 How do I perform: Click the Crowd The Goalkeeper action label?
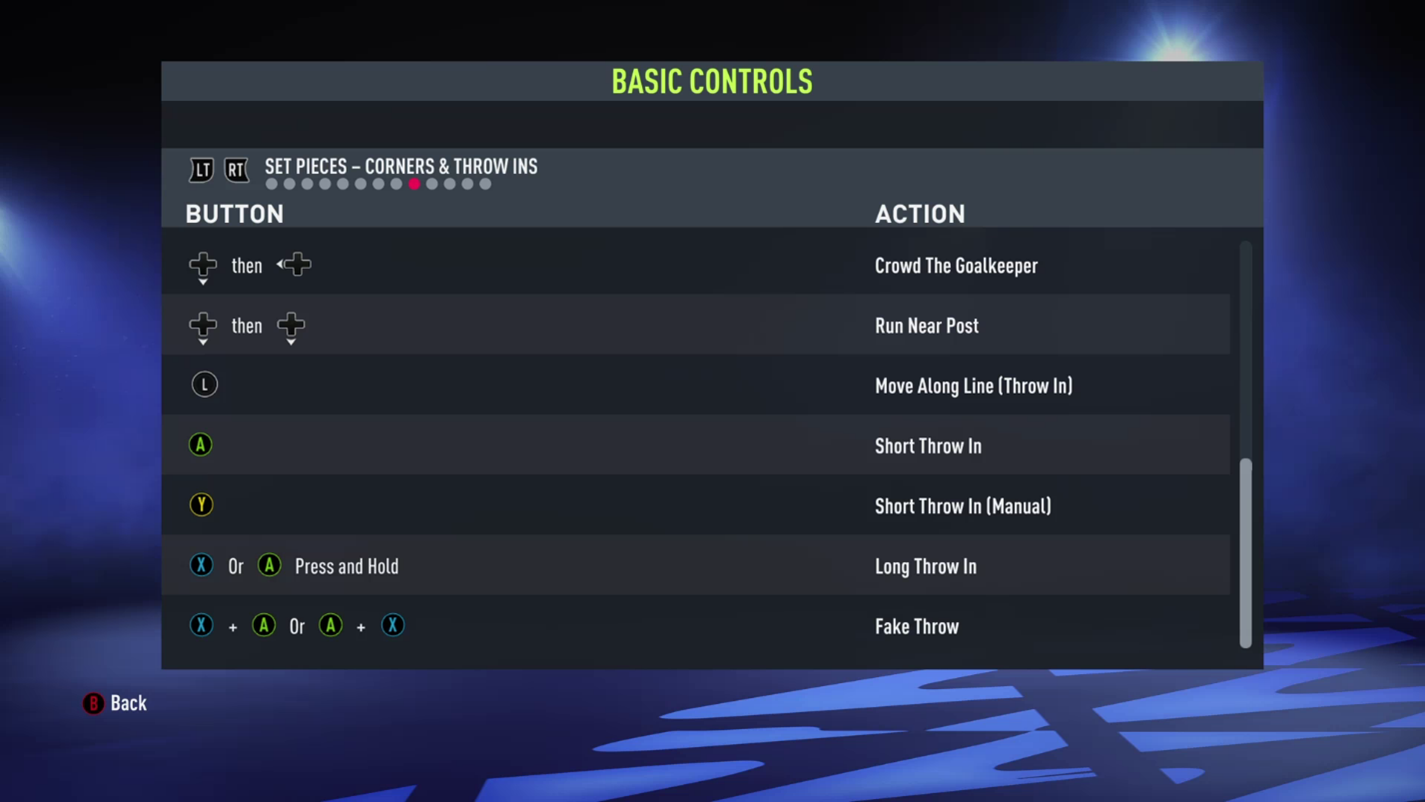pos(956,265)
